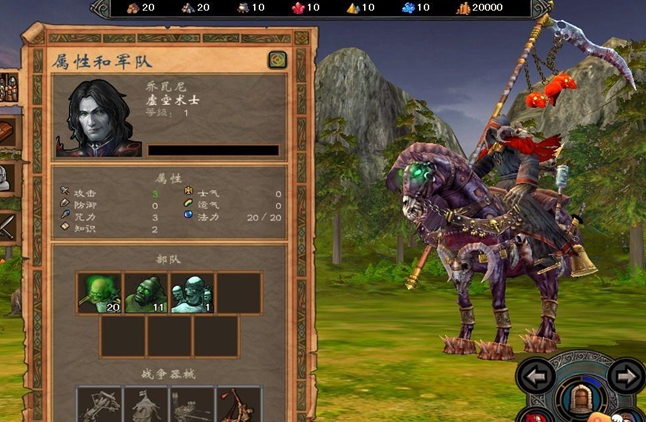Switch to the previous hero with left arrow
646x422 pixels.
pyautogui.click(x=535, y=377)
